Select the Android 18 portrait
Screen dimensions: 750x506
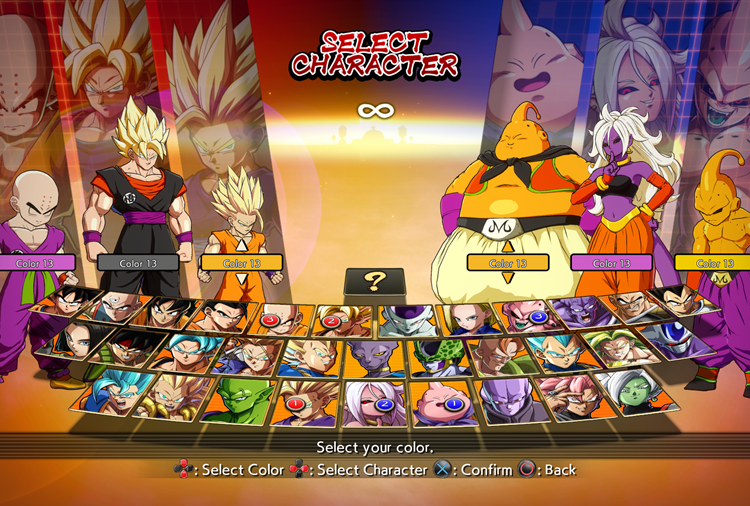(x=468, y=318)
